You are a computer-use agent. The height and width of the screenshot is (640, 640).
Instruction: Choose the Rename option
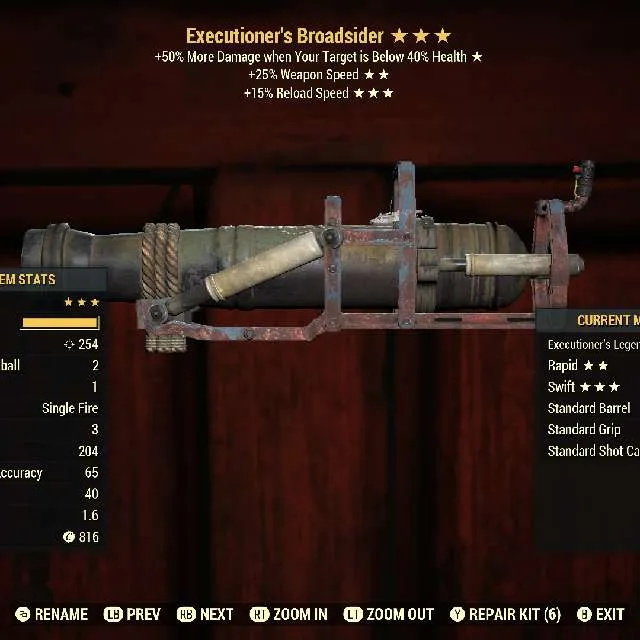click(54, 614)
